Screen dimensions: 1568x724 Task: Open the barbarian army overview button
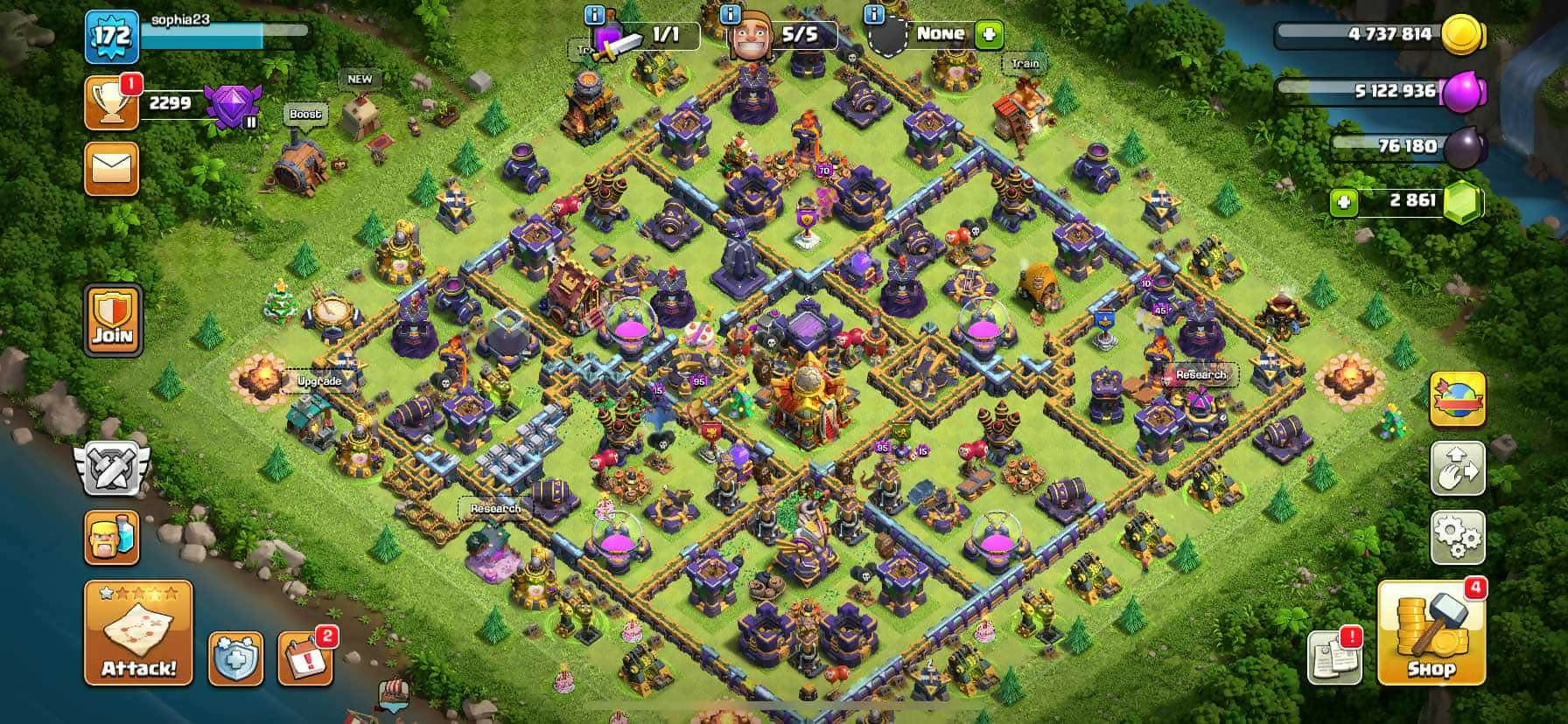click(111, 536)
